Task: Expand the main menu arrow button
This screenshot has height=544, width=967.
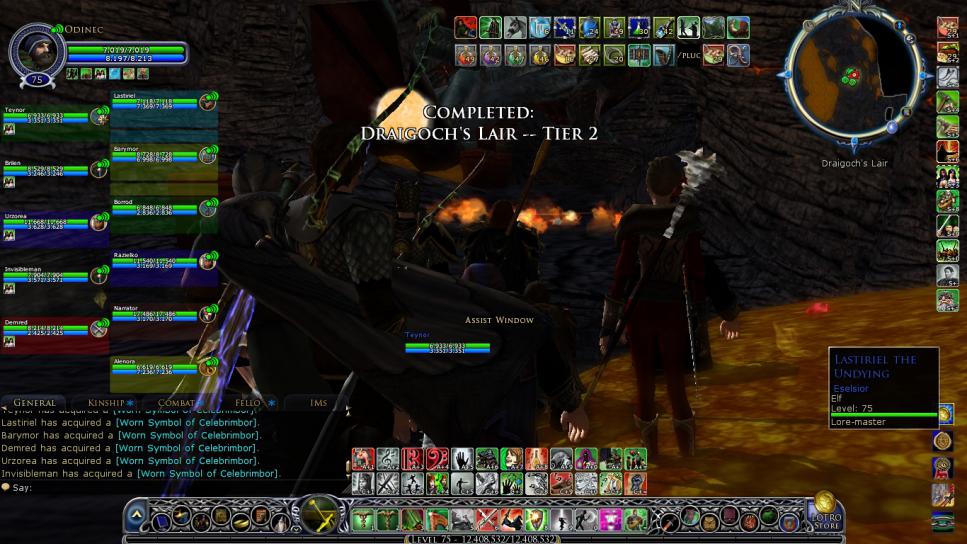Action: [x=137, y=515]
